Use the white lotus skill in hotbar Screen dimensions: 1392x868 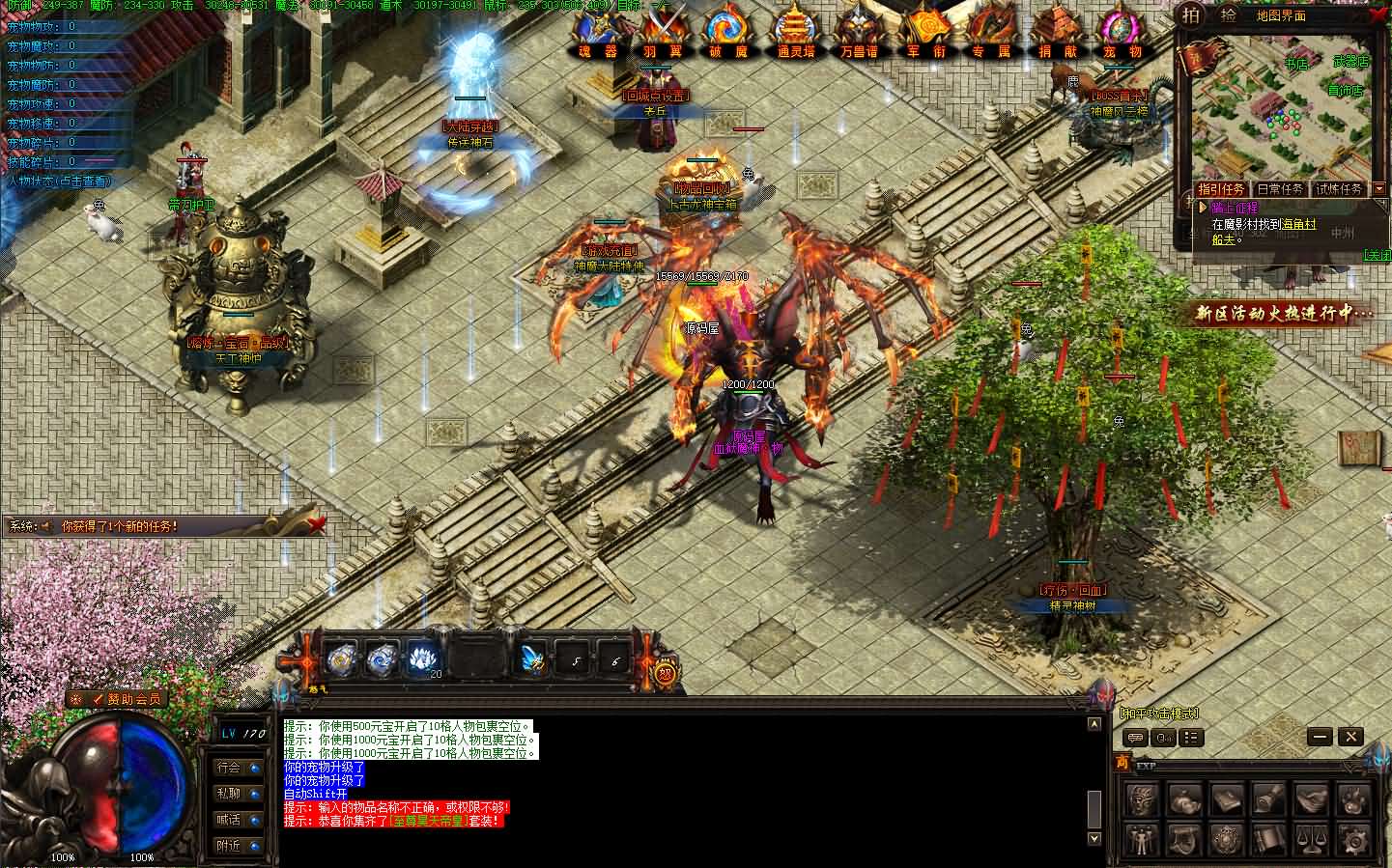(x=420, y=659)
